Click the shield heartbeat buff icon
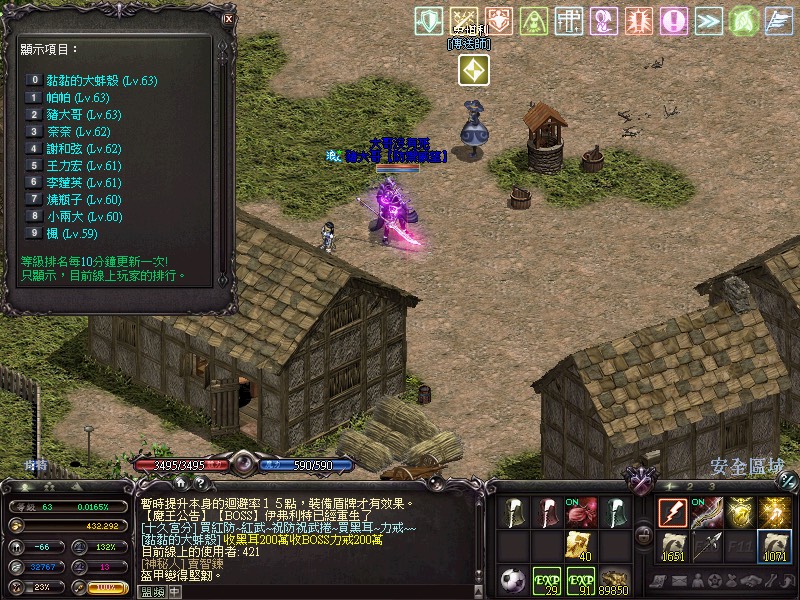The height and width of the screenshot is (600, 800). [x=429, y=21]
